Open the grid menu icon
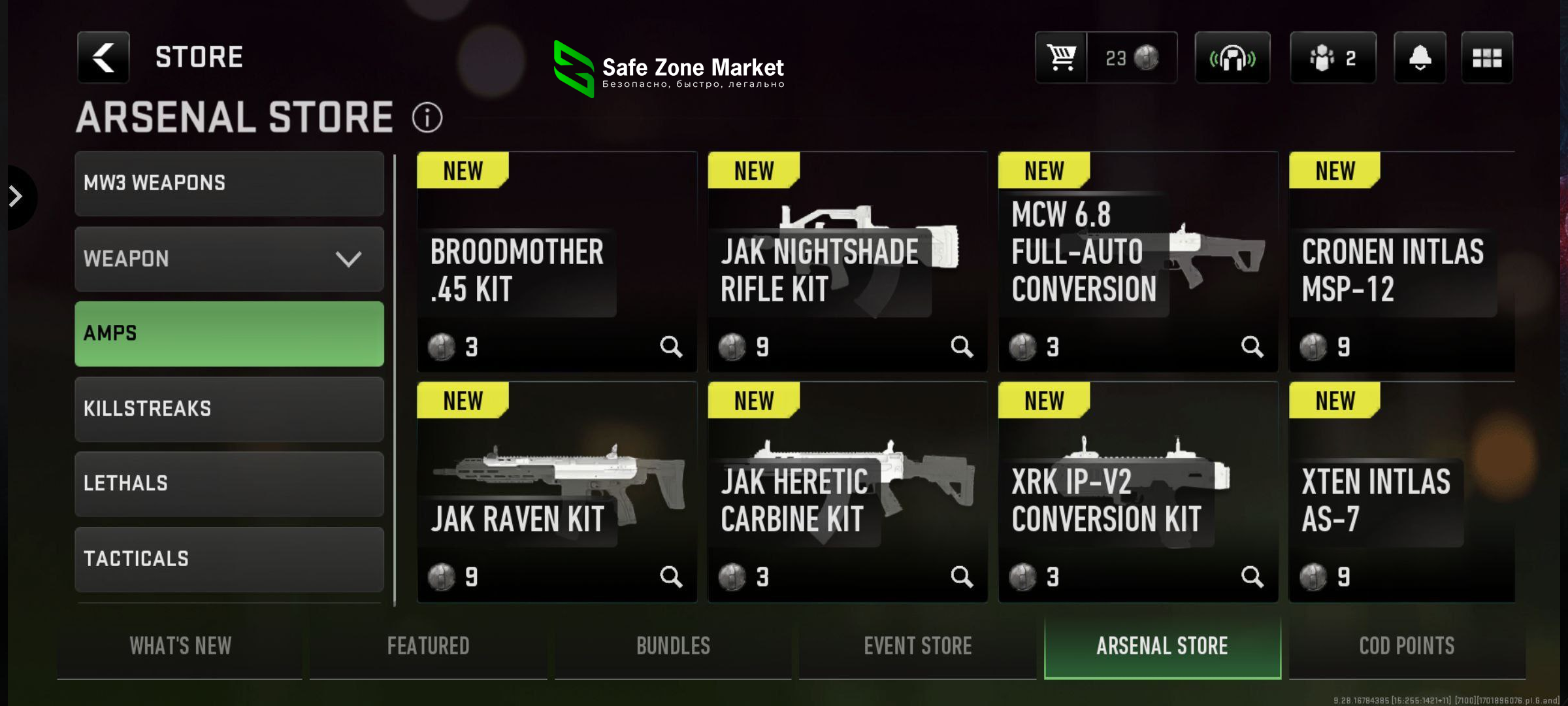Screen dimensions: 1568x706 pyautogui.click(x=1487, y=58)
